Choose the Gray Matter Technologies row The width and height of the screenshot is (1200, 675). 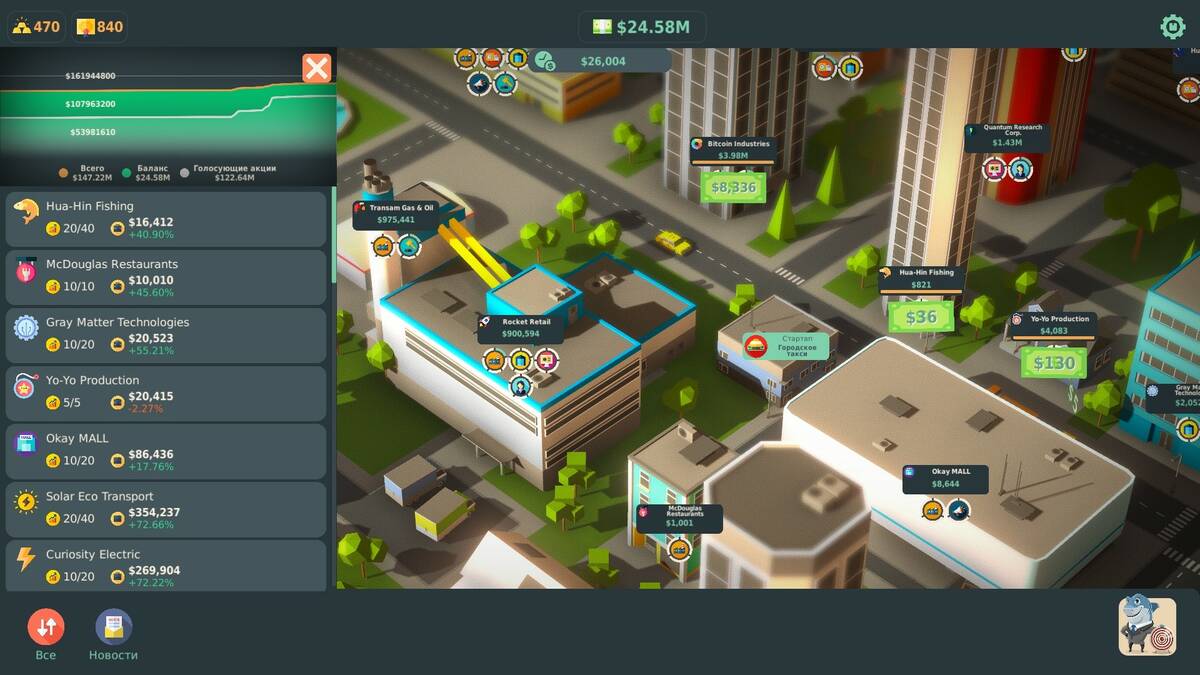166,335
